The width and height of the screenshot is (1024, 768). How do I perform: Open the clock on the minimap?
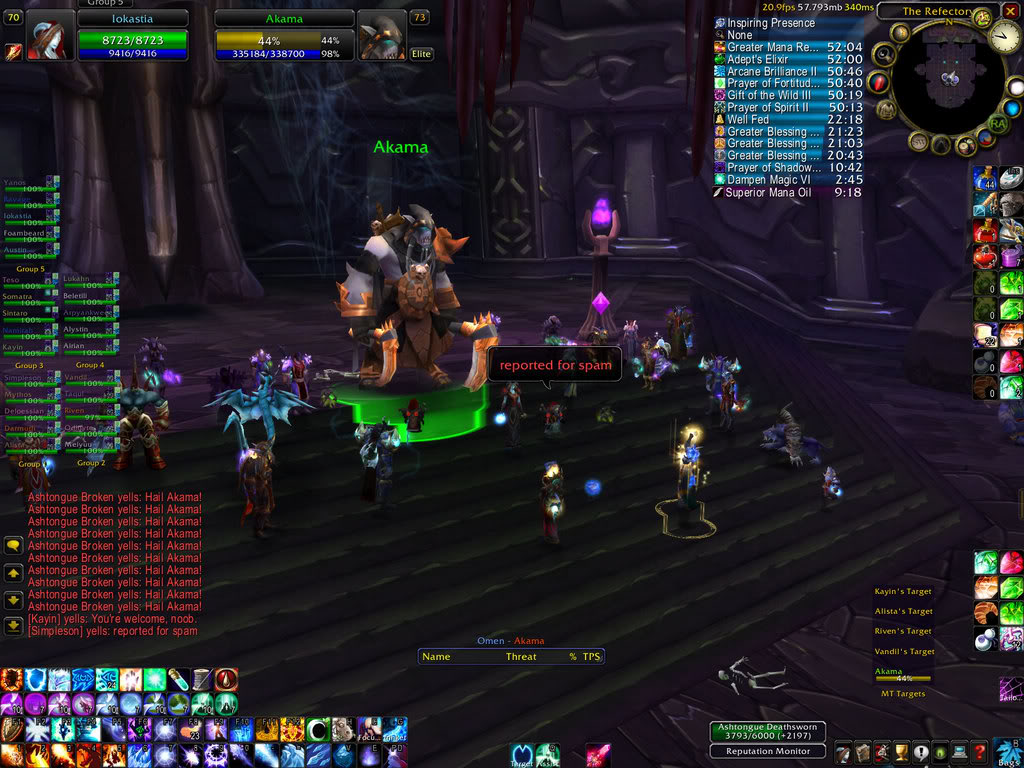pyautogui.click(x=1005, y=38)
